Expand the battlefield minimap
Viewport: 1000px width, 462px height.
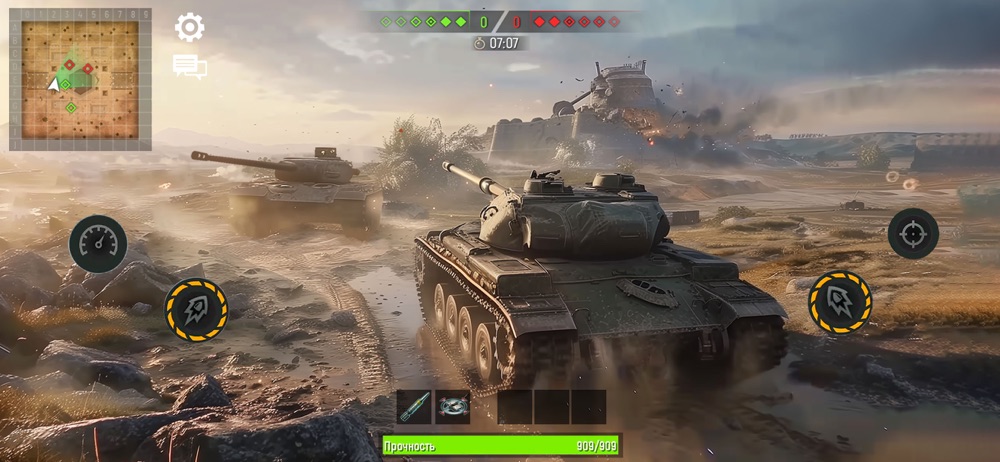80,79
